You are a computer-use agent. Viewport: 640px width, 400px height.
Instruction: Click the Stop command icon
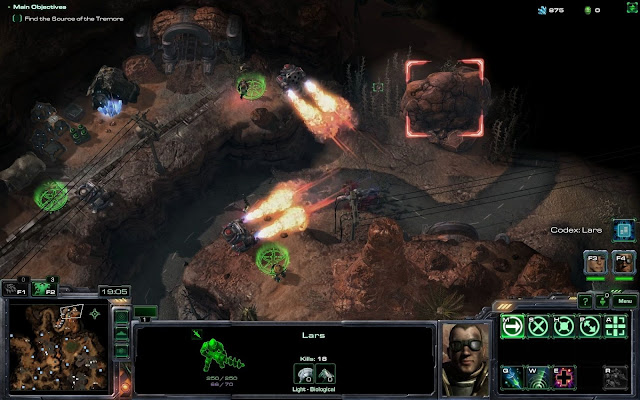click(539, 326)
